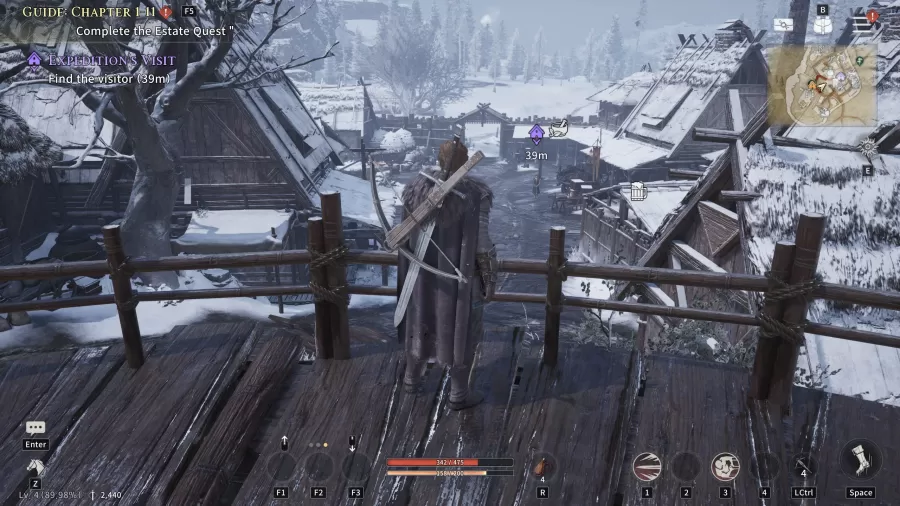The width and height of the screenshot is (900, 506).
Task: Open the backpack inventory icon
Action: tap(822, 25)
